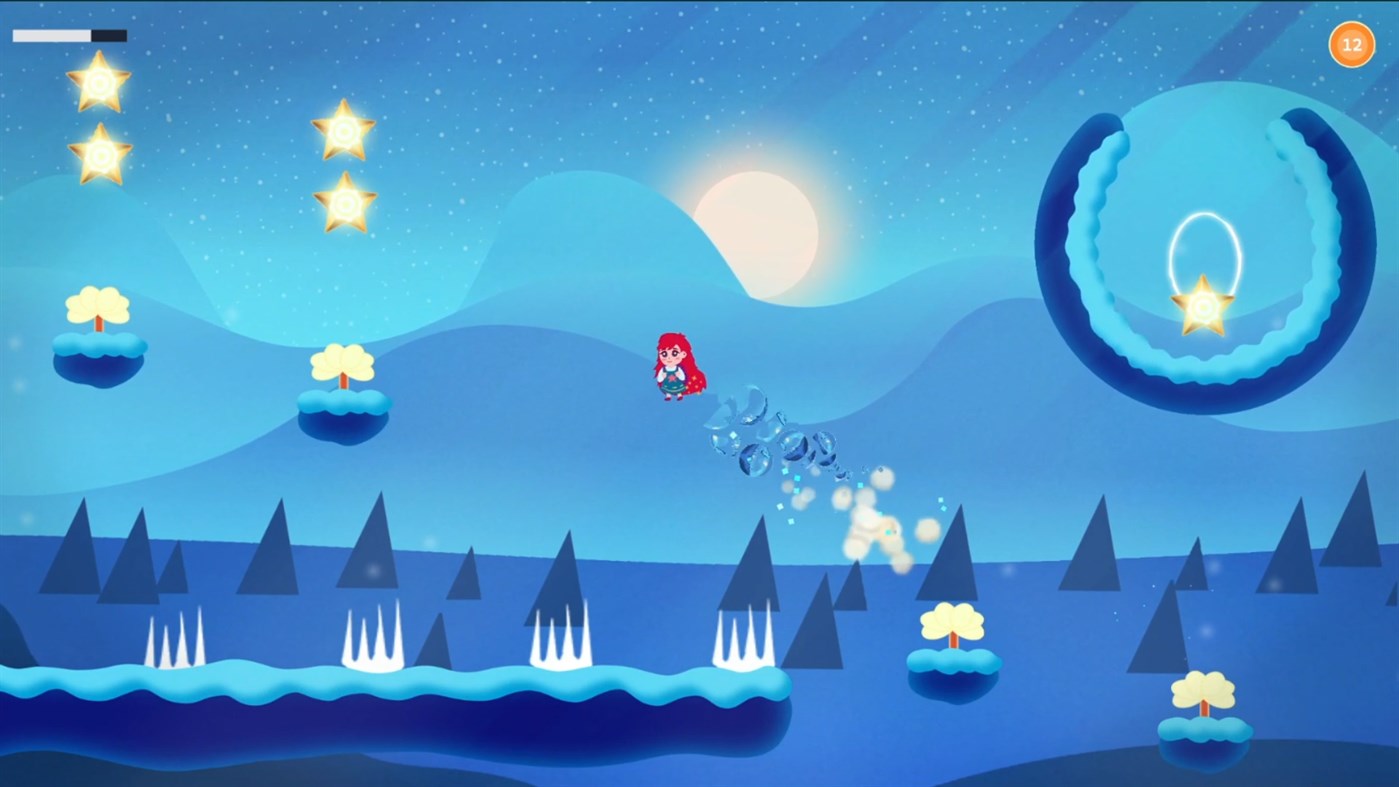The height and width of the screenshot is (787, 1399).
Task: Grab the lower star of the middle star pair
Action: pos(344,204)
